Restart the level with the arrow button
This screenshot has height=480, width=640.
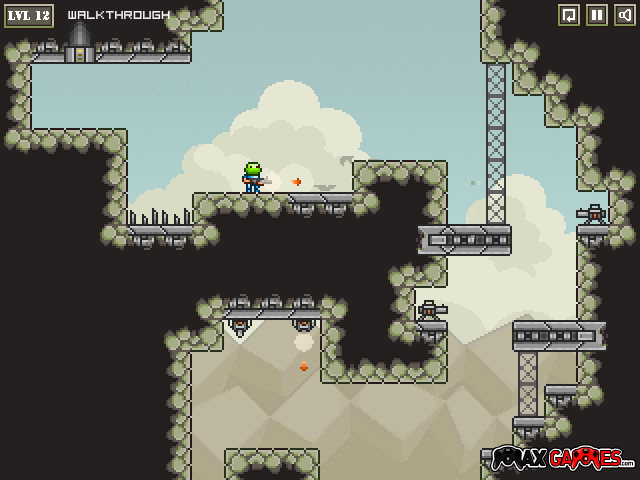coord(568,15)
